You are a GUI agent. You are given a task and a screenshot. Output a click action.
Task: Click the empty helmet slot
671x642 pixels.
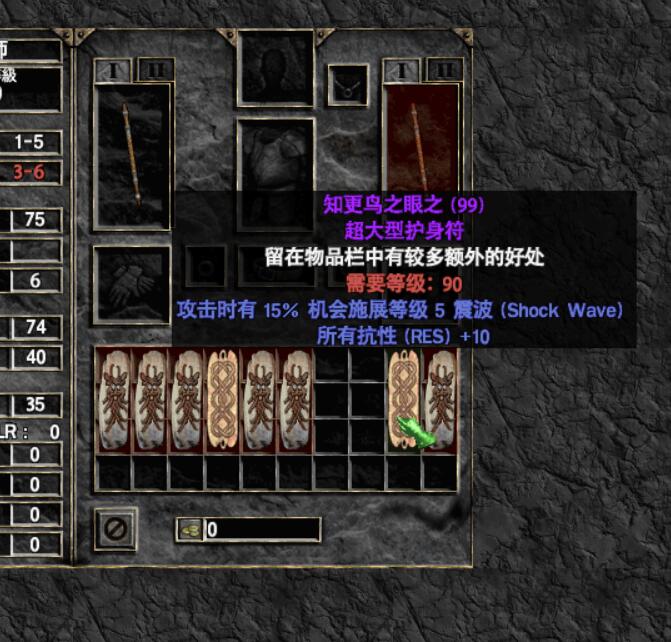coord(275,68)
